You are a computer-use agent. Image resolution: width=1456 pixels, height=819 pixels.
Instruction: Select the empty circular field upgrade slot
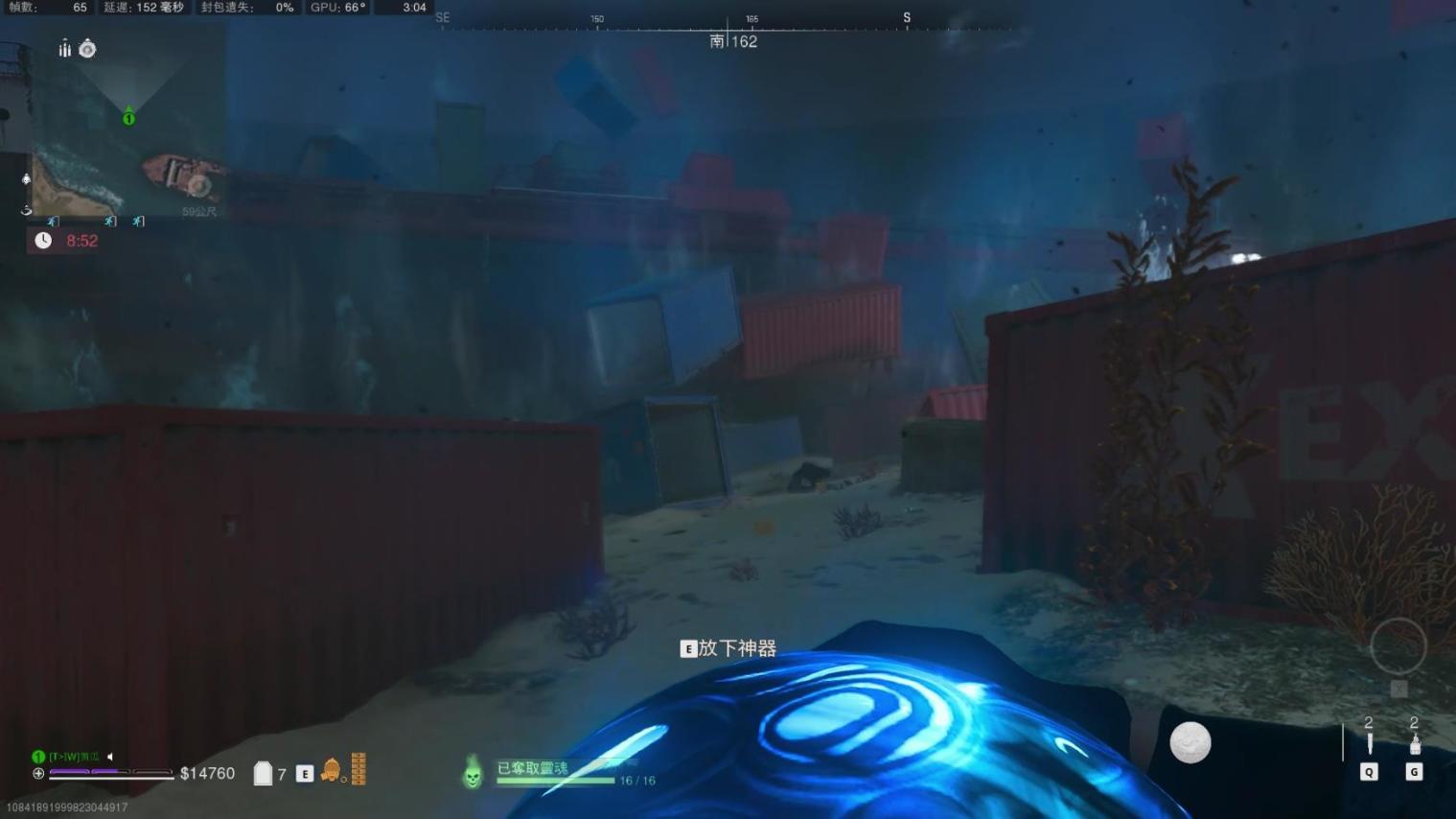point(1398,646)
